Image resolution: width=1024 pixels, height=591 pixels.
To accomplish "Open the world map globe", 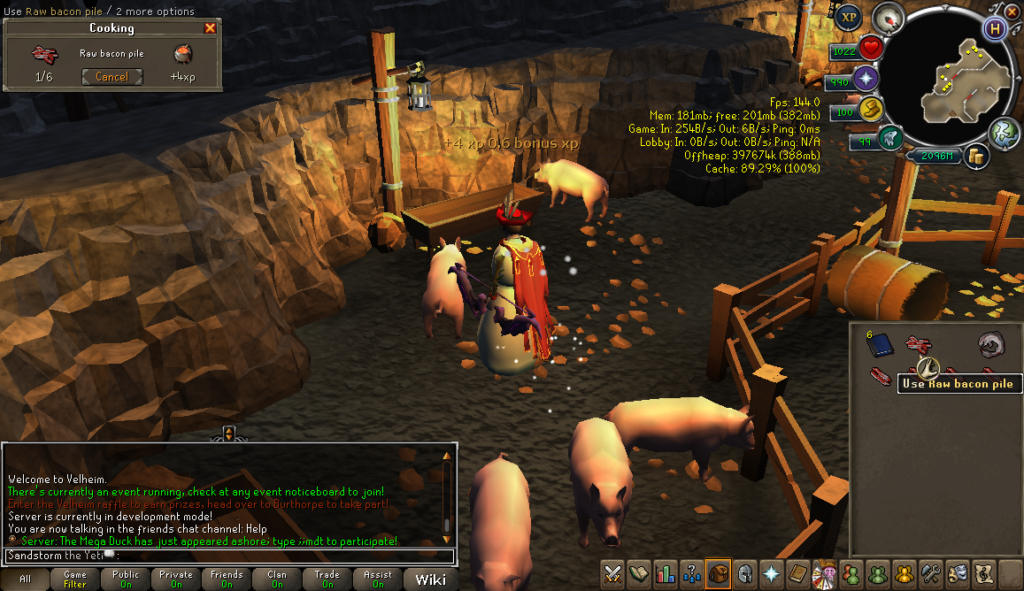I will 1003,132.
